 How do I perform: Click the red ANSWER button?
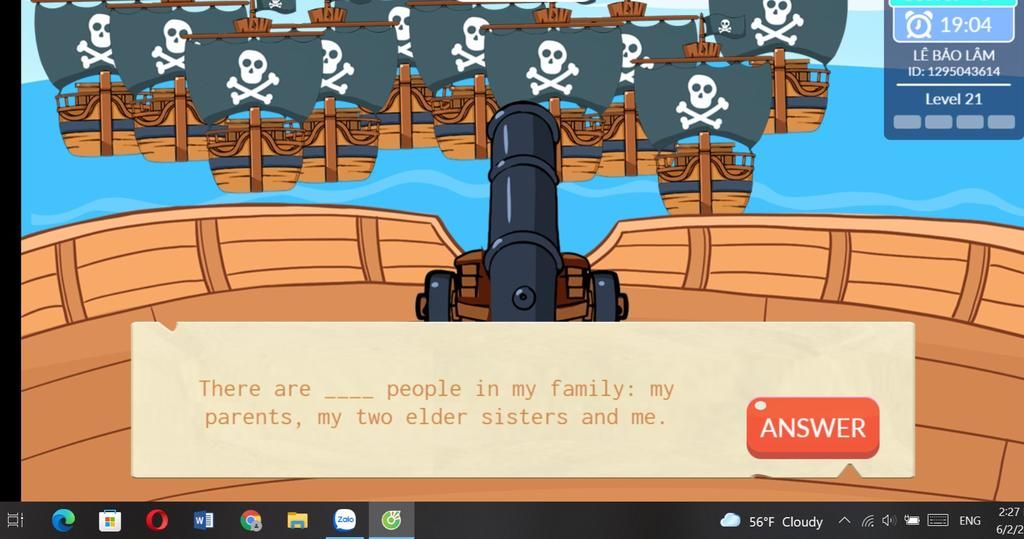(x=812, y=428)
